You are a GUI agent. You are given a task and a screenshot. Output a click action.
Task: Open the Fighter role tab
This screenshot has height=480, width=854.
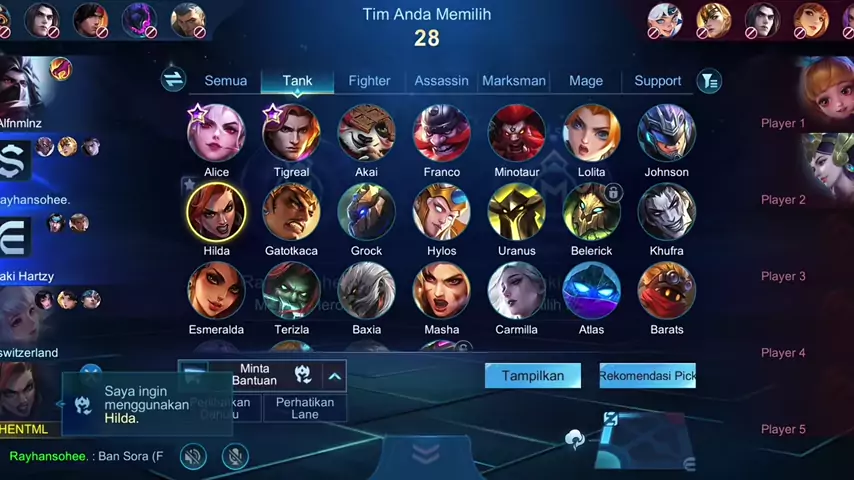369,81
